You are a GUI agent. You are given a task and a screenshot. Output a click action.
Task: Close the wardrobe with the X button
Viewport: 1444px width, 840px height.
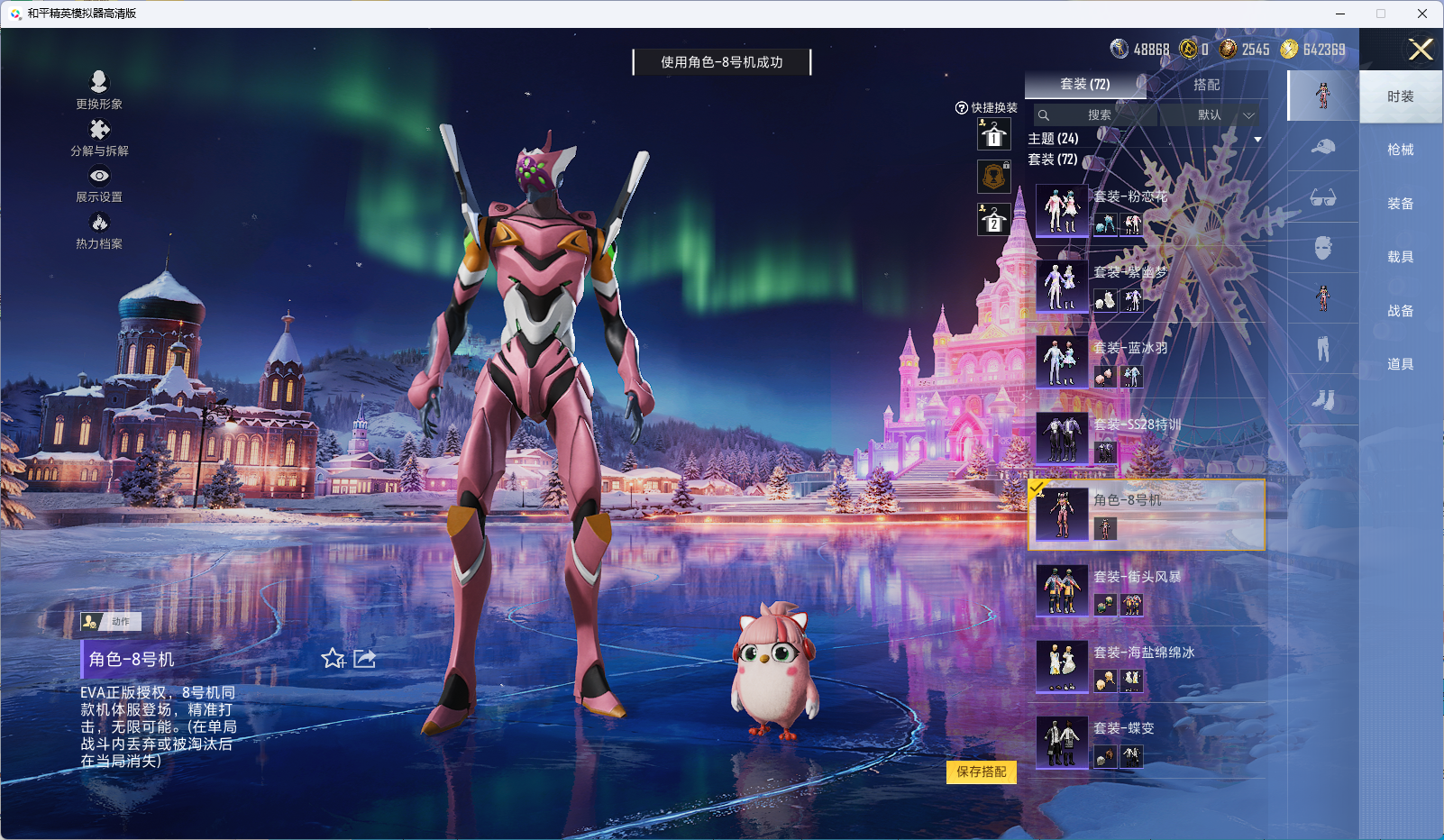pyautogui.click(x=1421, y=50)
